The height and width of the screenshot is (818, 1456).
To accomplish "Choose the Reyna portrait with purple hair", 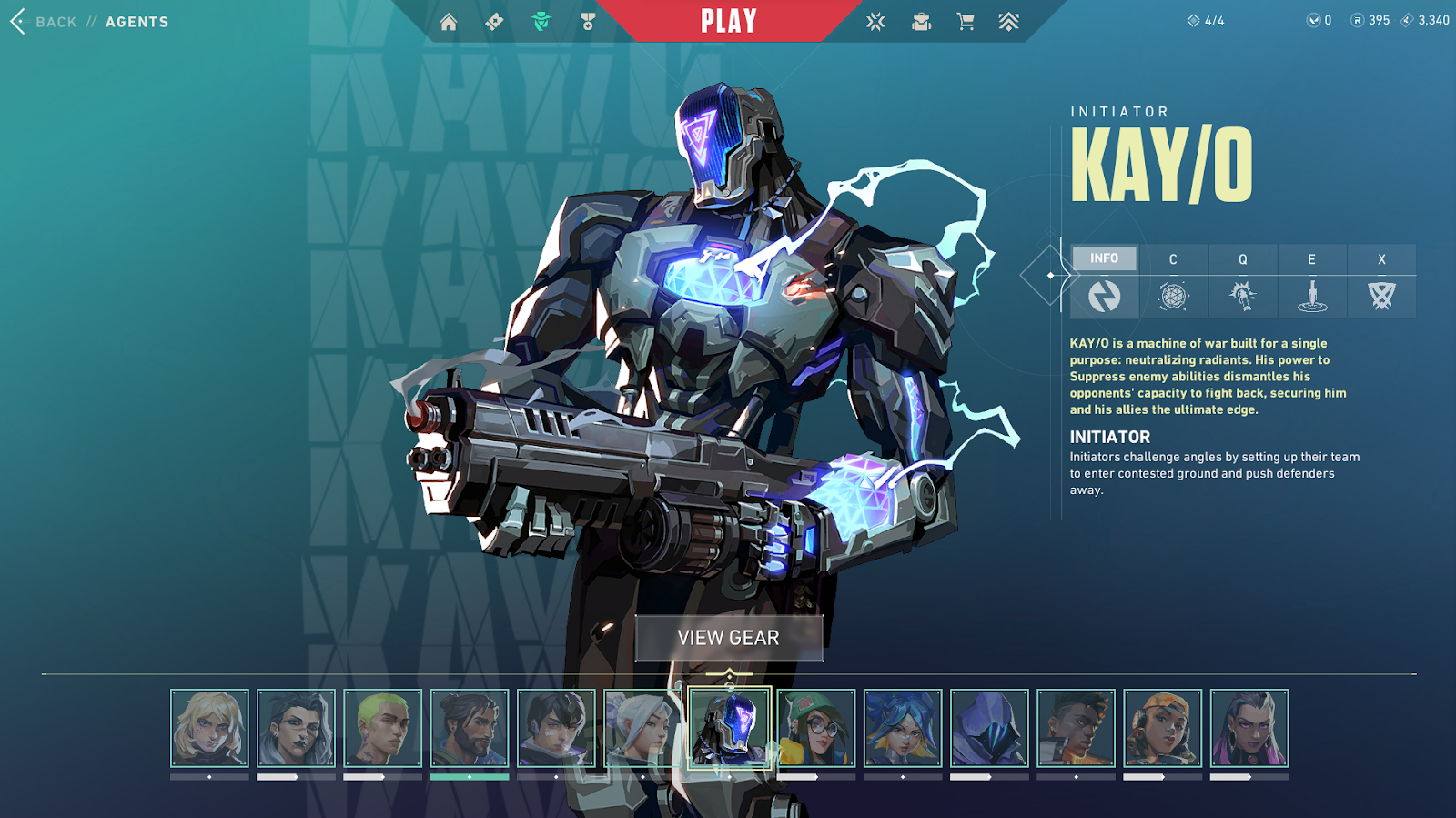I will point(1249,728).
